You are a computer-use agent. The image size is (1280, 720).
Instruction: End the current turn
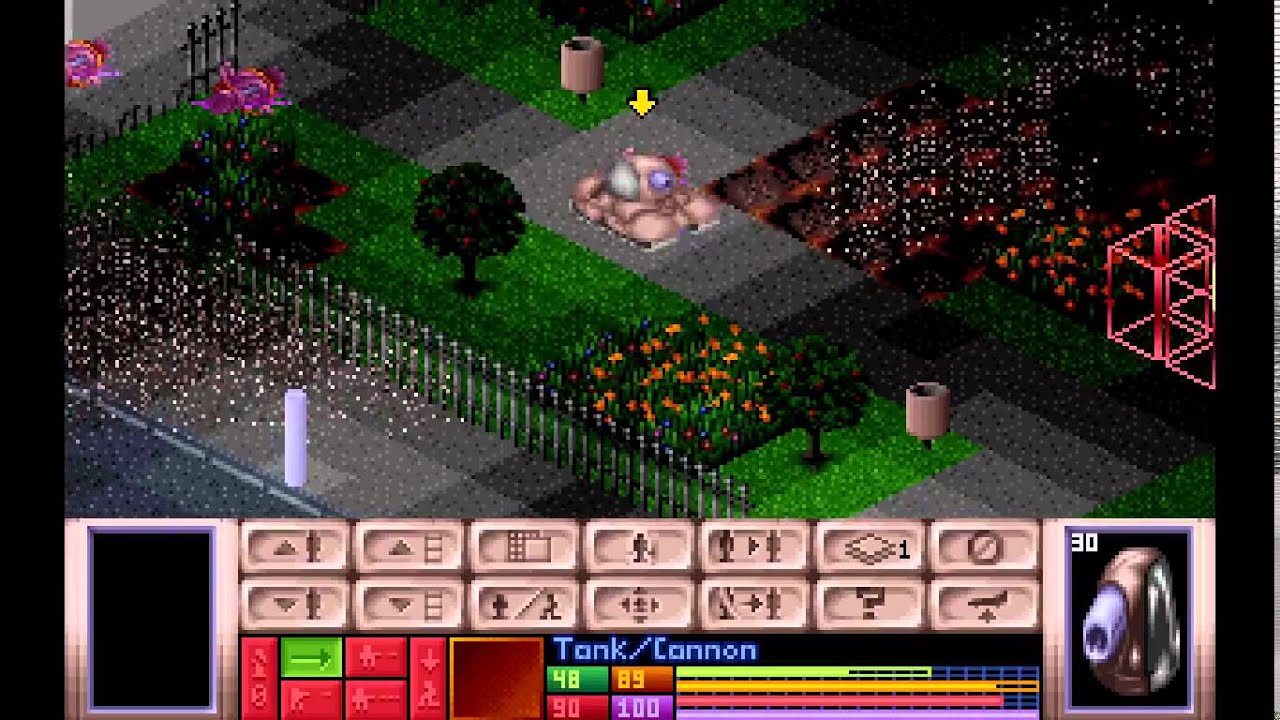click(985, 548)
